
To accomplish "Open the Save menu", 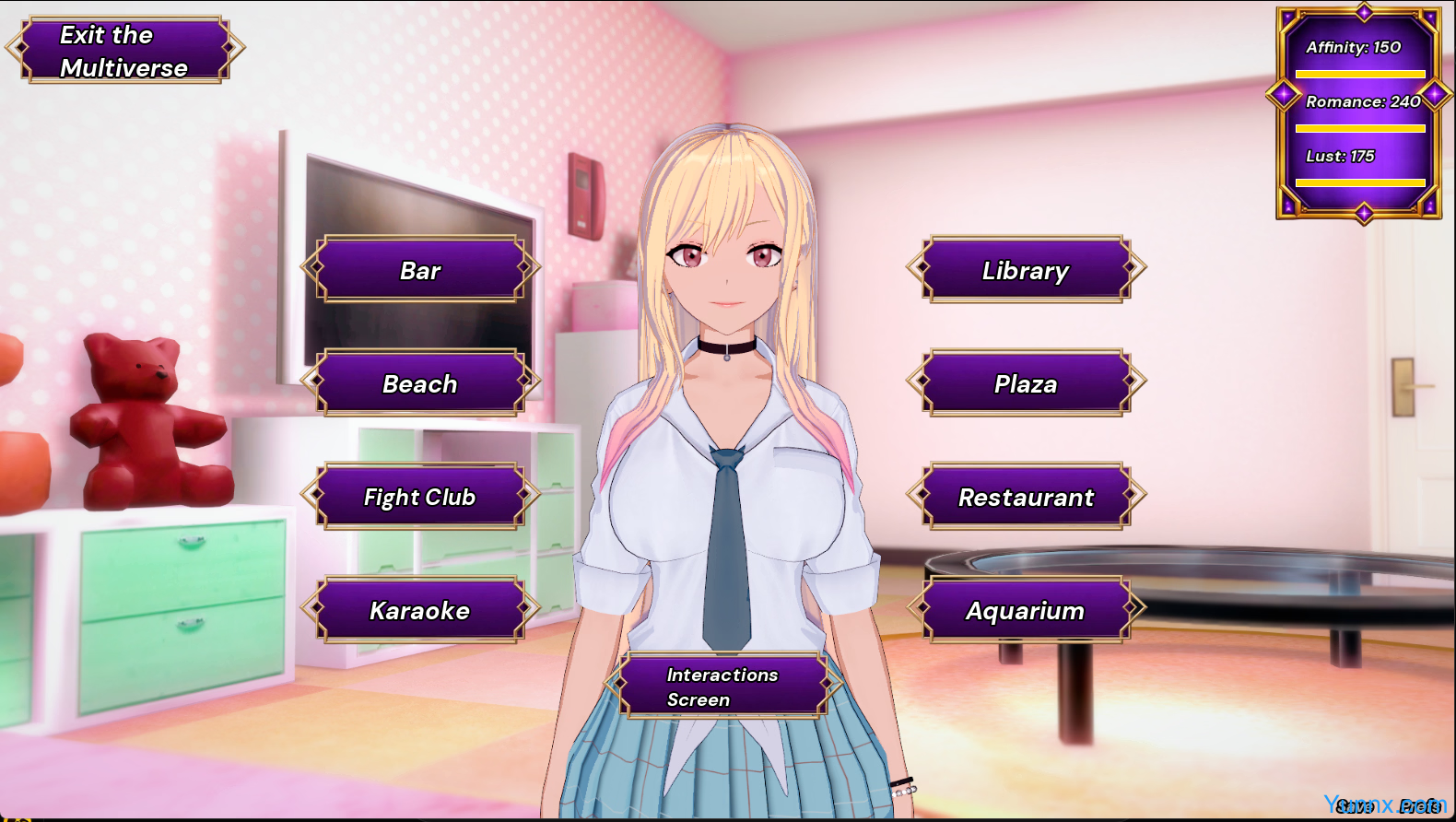I will [1355, 807].
